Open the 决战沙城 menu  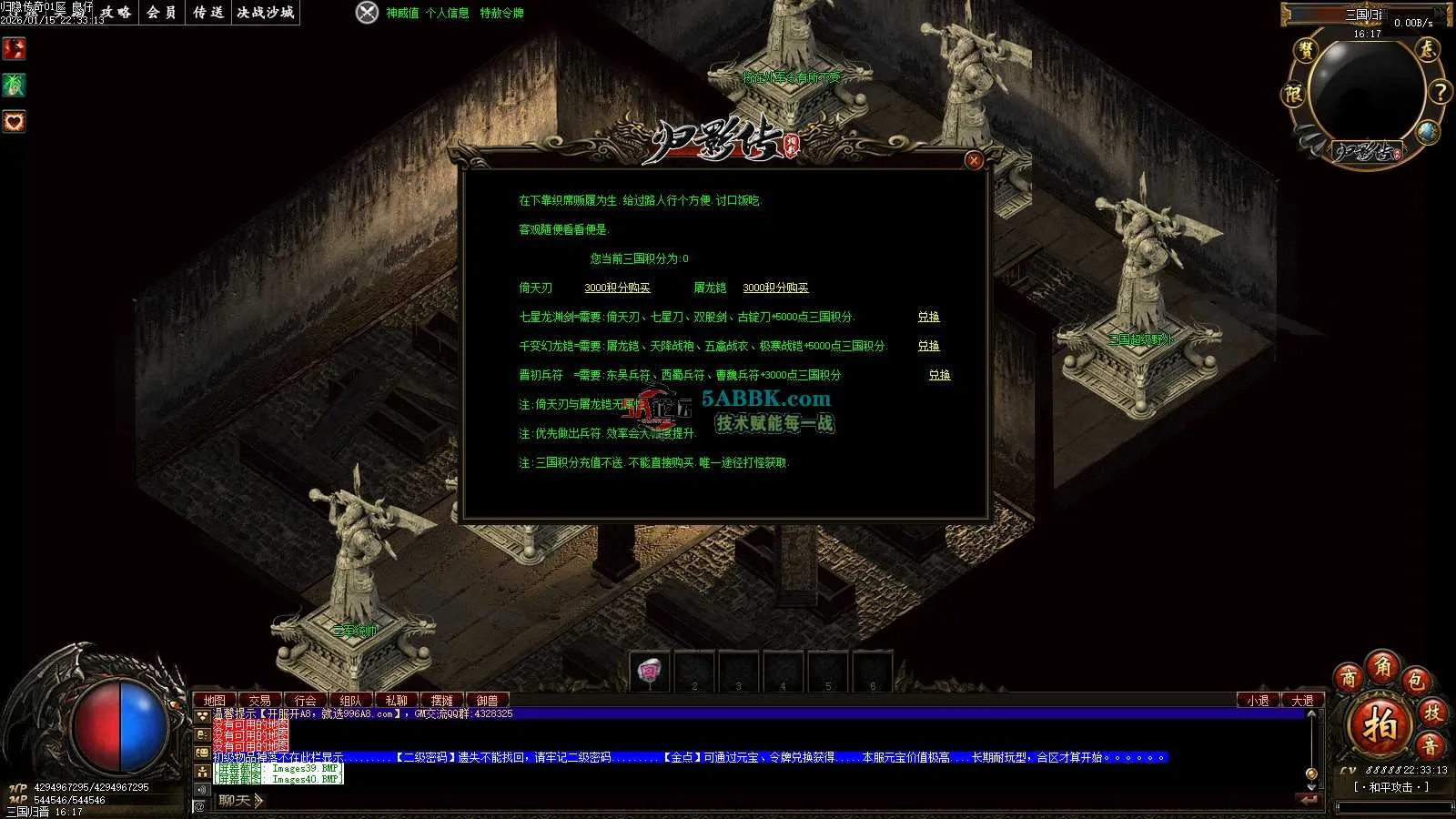[266, 13]
